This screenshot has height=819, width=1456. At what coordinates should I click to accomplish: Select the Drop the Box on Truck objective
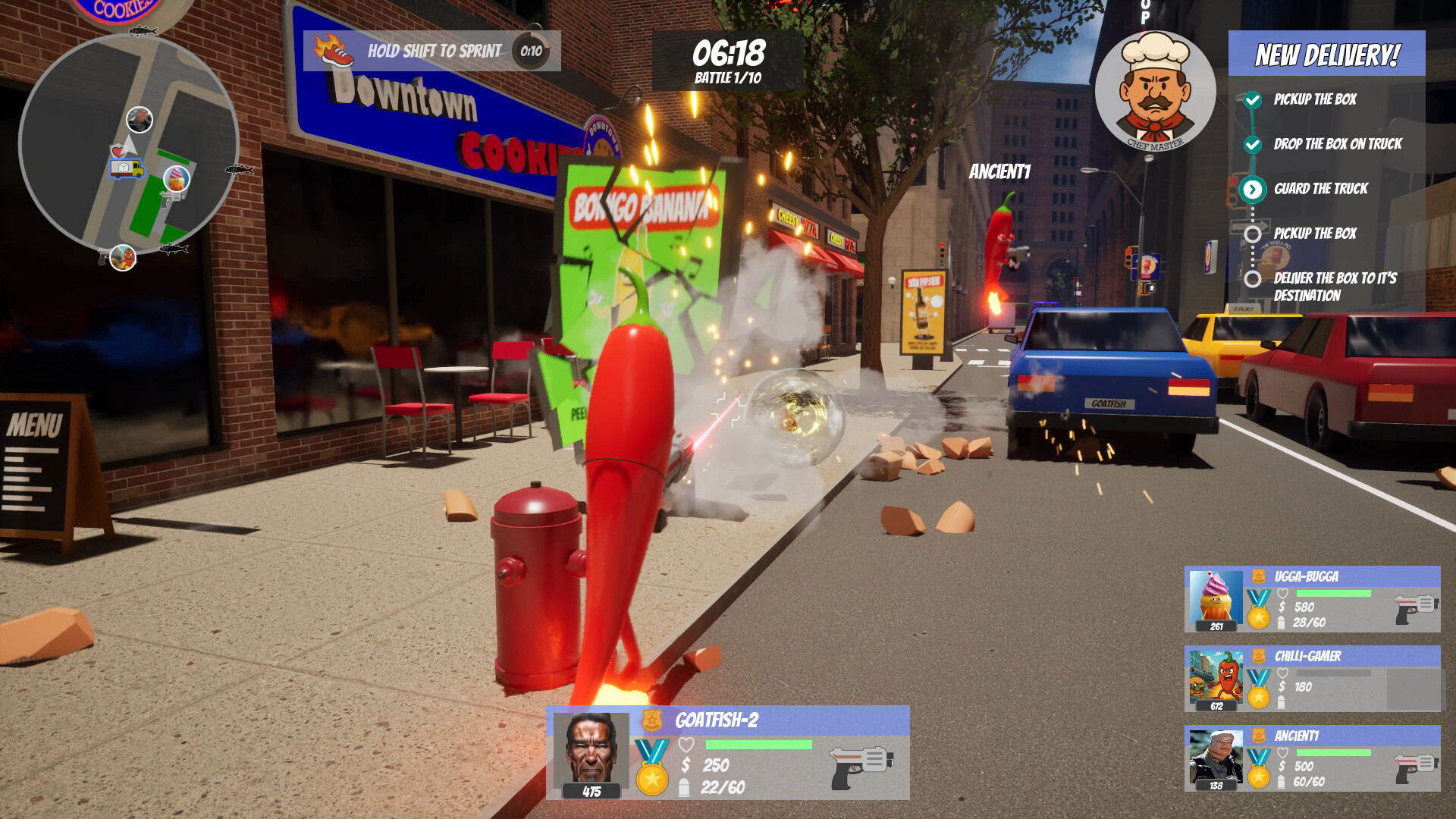(x=1337, y=144)
